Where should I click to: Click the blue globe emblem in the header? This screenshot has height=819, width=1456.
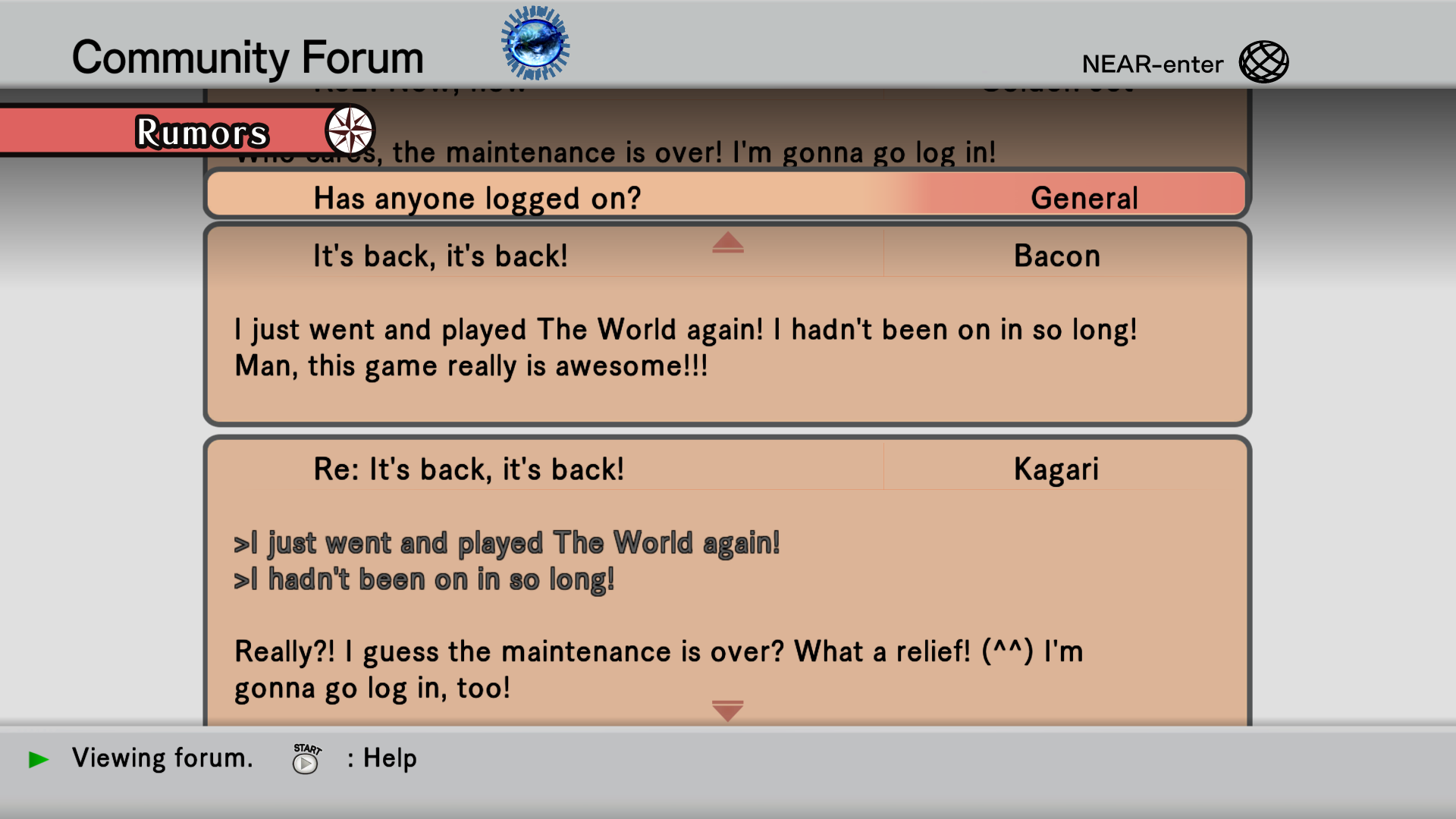point(535,43)
